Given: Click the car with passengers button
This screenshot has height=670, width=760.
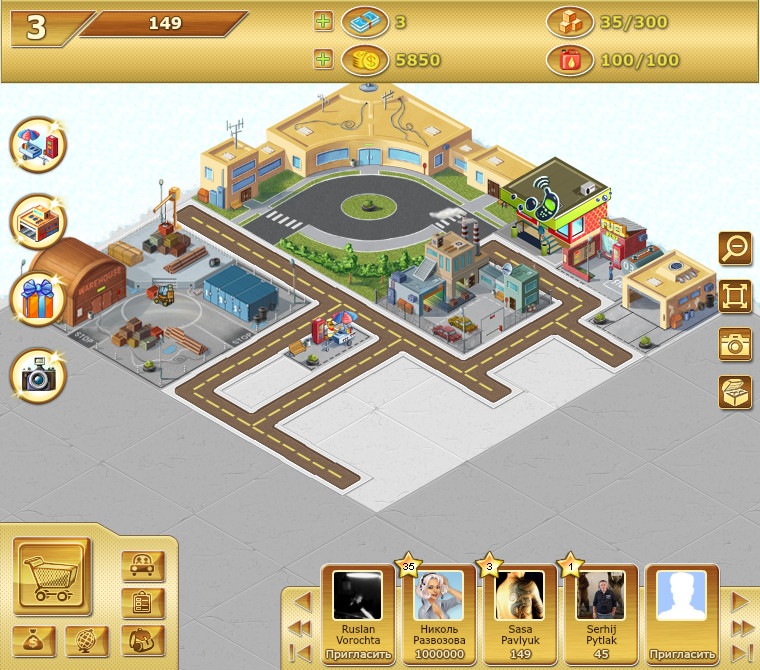Looking at the screenshot, I should click(x=142, y=566).
